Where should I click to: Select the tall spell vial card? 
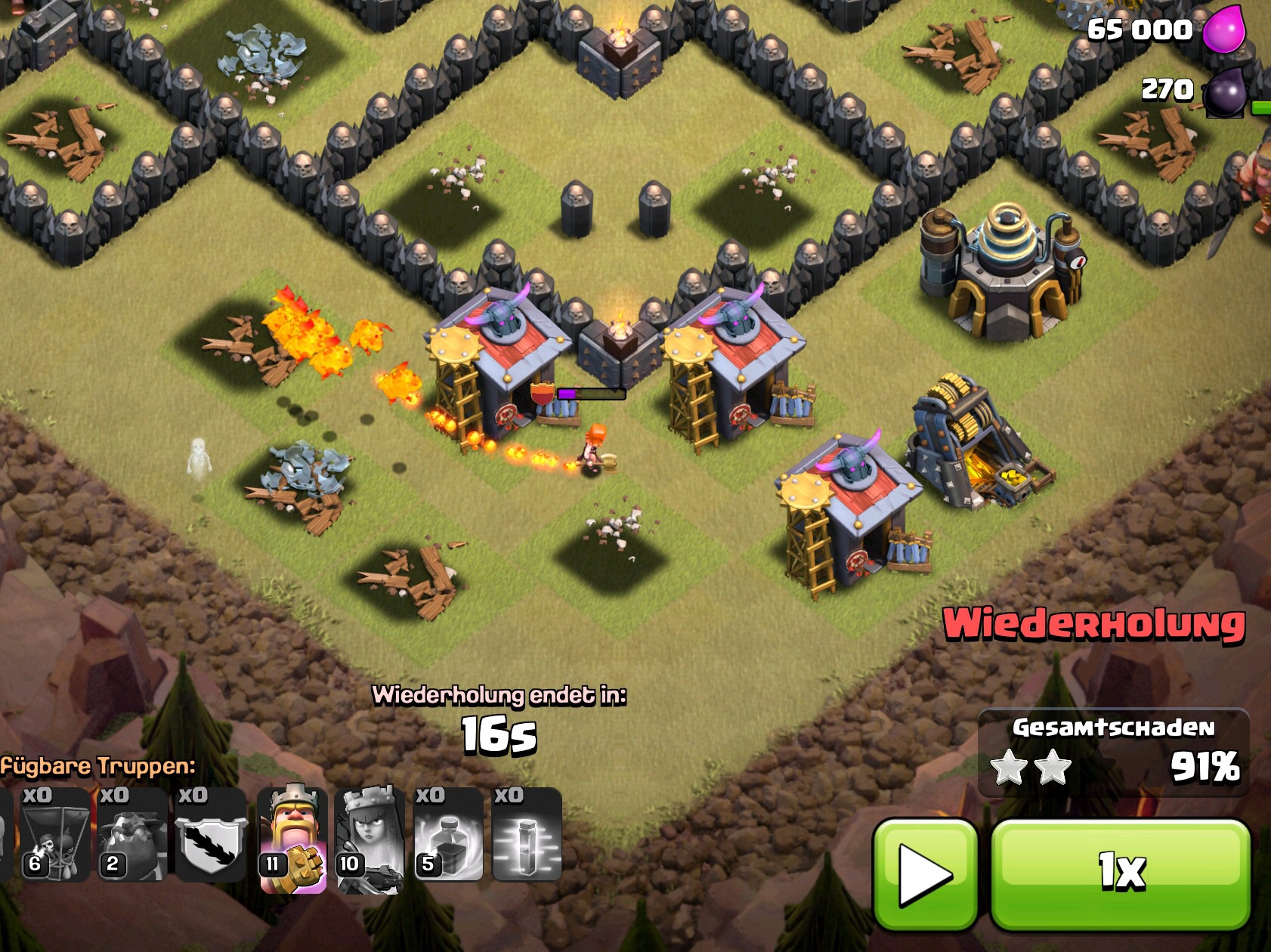click(x=527, y=835)
